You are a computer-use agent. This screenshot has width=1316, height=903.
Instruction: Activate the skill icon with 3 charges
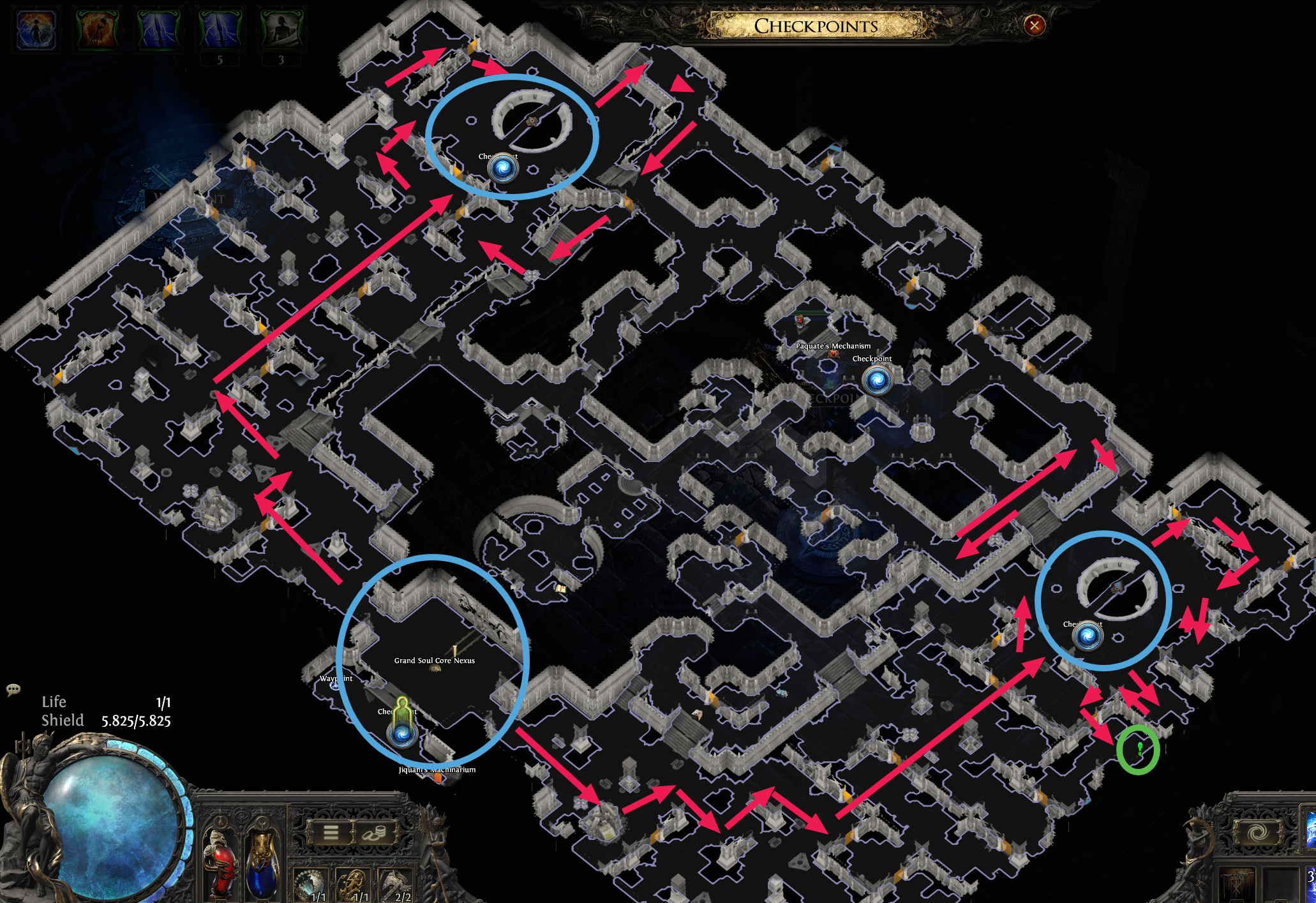[283, 28]
